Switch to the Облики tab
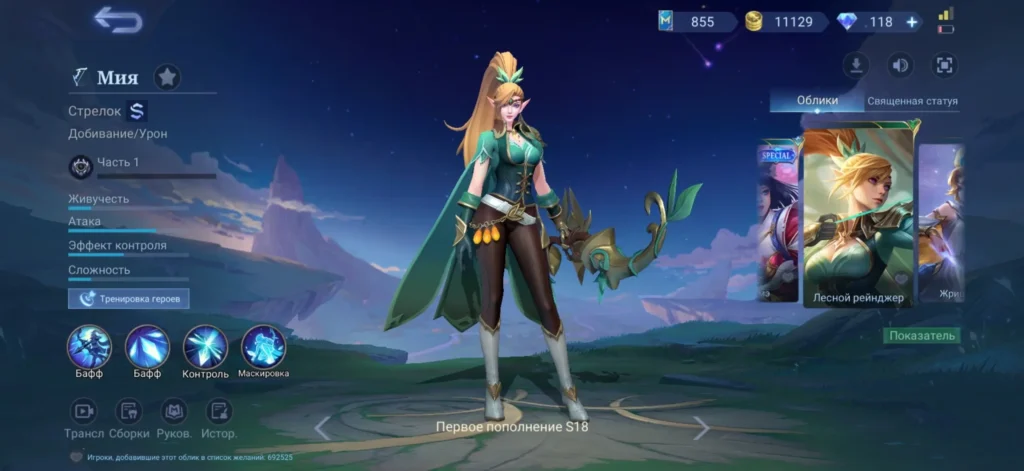 tap(817, 101)
